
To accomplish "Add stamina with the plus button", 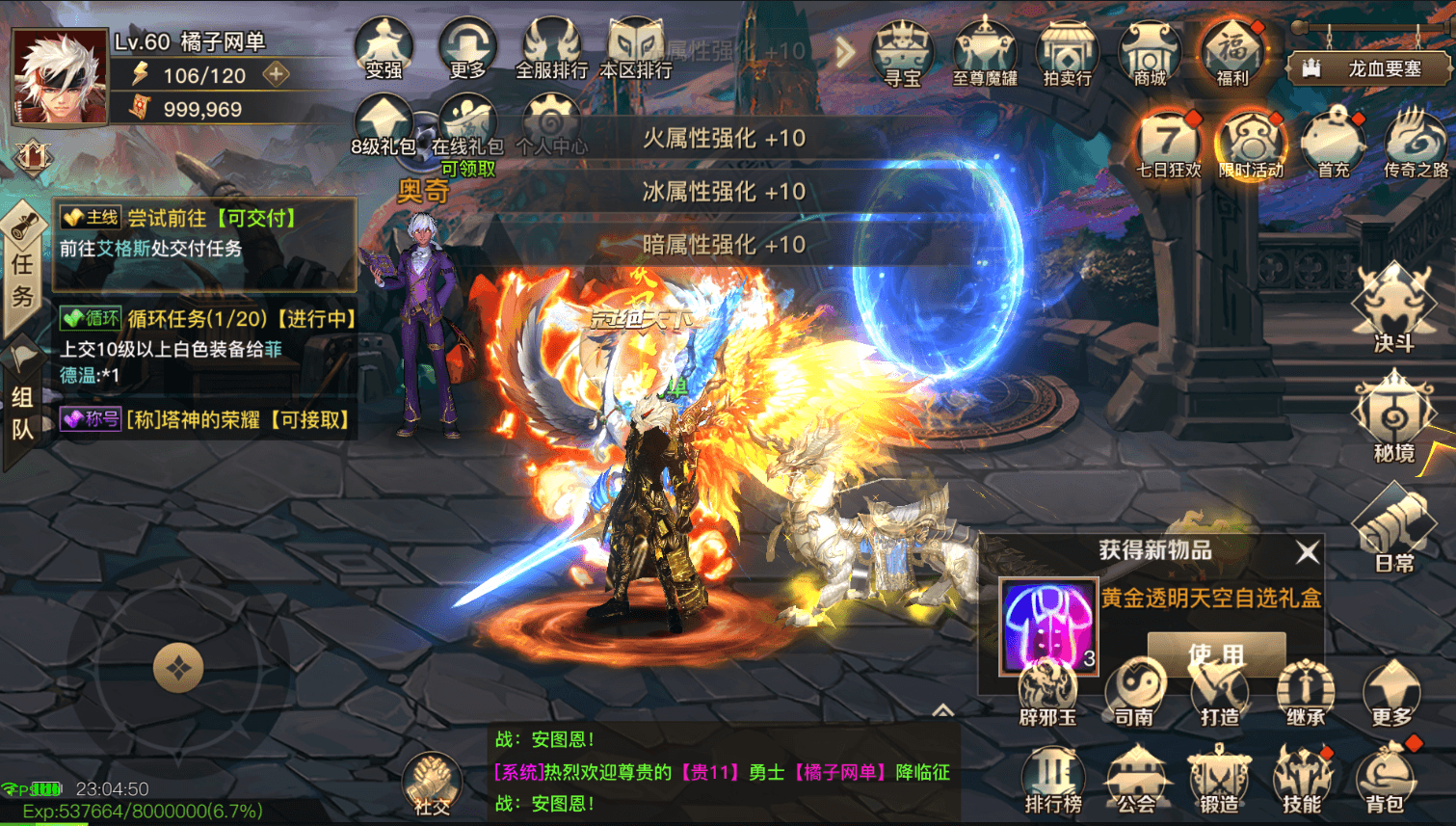I will [x=277, y=74].
